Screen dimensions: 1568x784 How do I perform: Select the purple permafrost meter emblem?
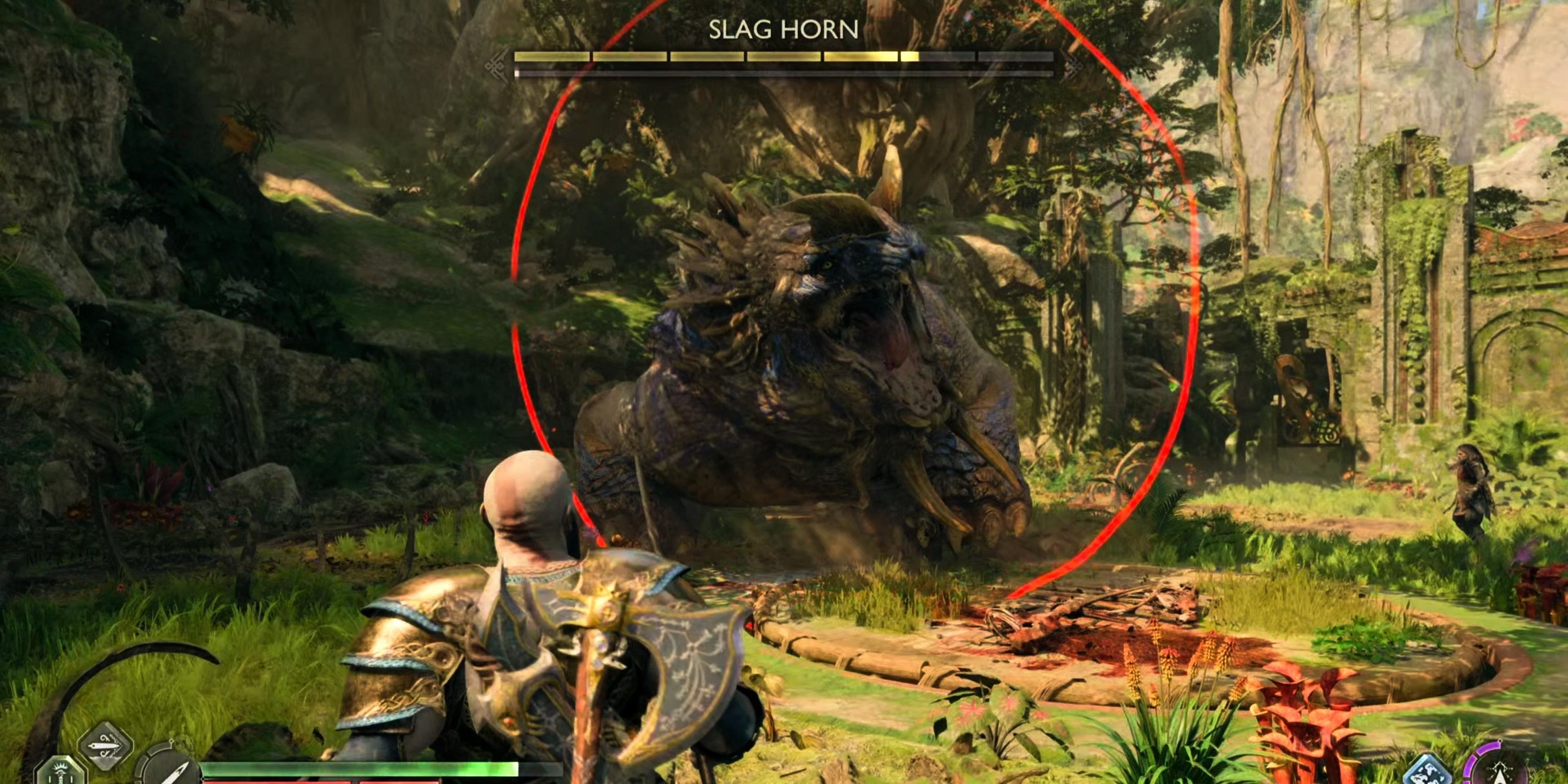[x=1501, y=774]
